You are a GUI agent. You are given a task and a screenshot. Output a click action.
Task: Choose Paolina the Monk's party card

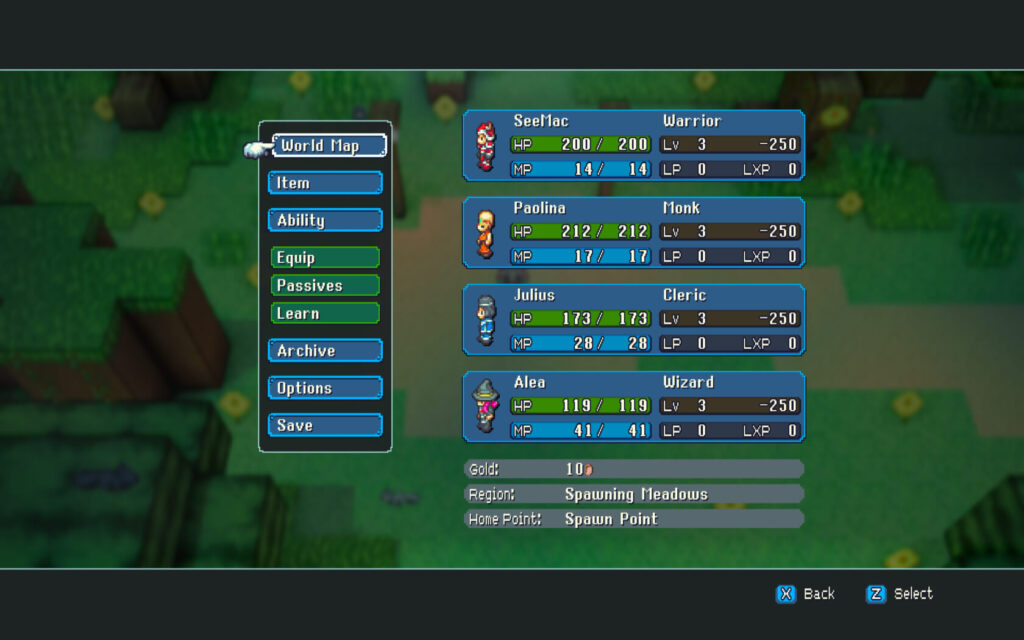click(x=633, y=232)
